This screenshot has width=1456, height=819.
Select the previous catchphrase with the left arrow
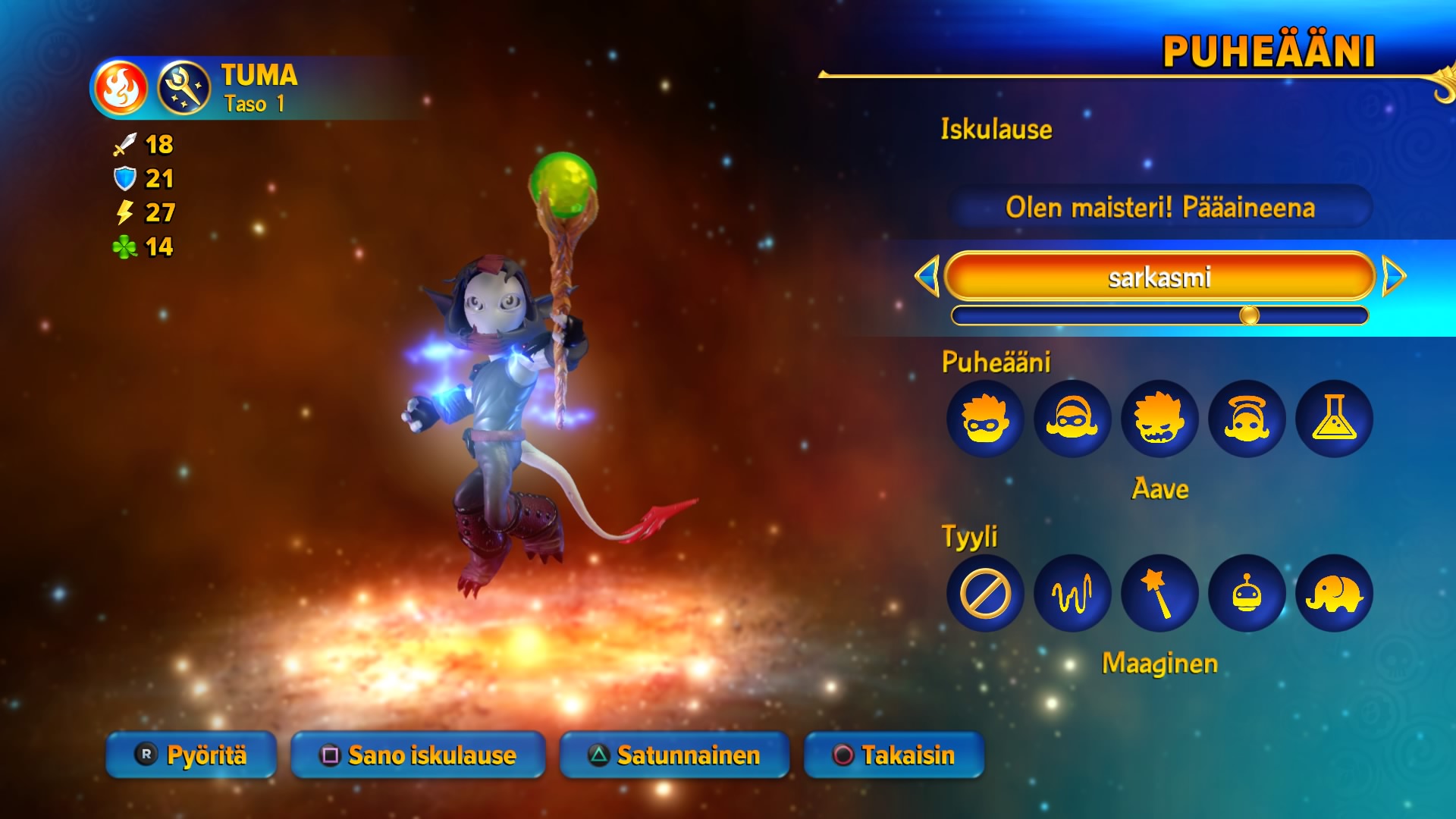(928, 276)
